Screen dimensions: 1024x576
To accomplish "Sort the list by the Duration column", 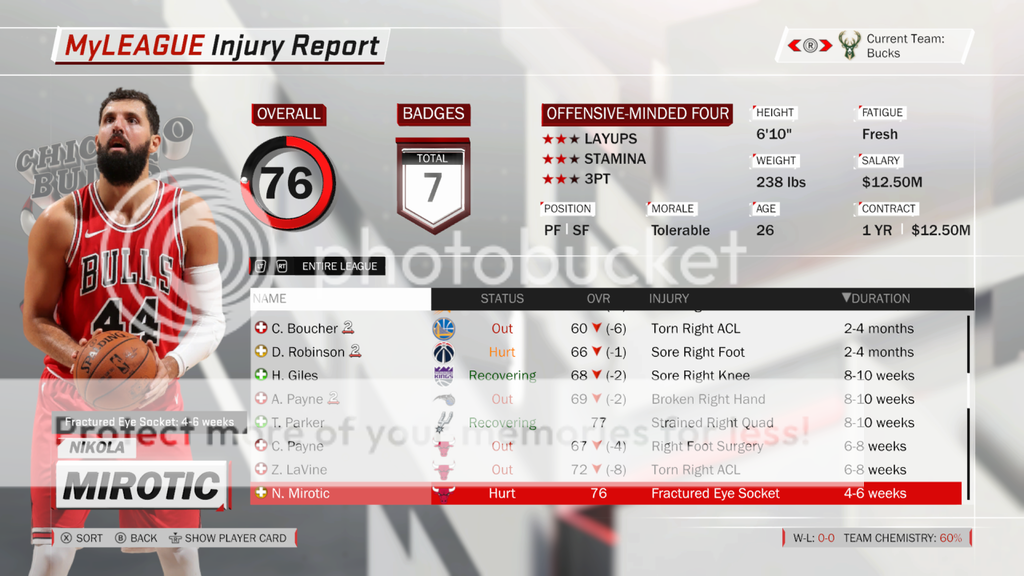I will click(876, 298).
